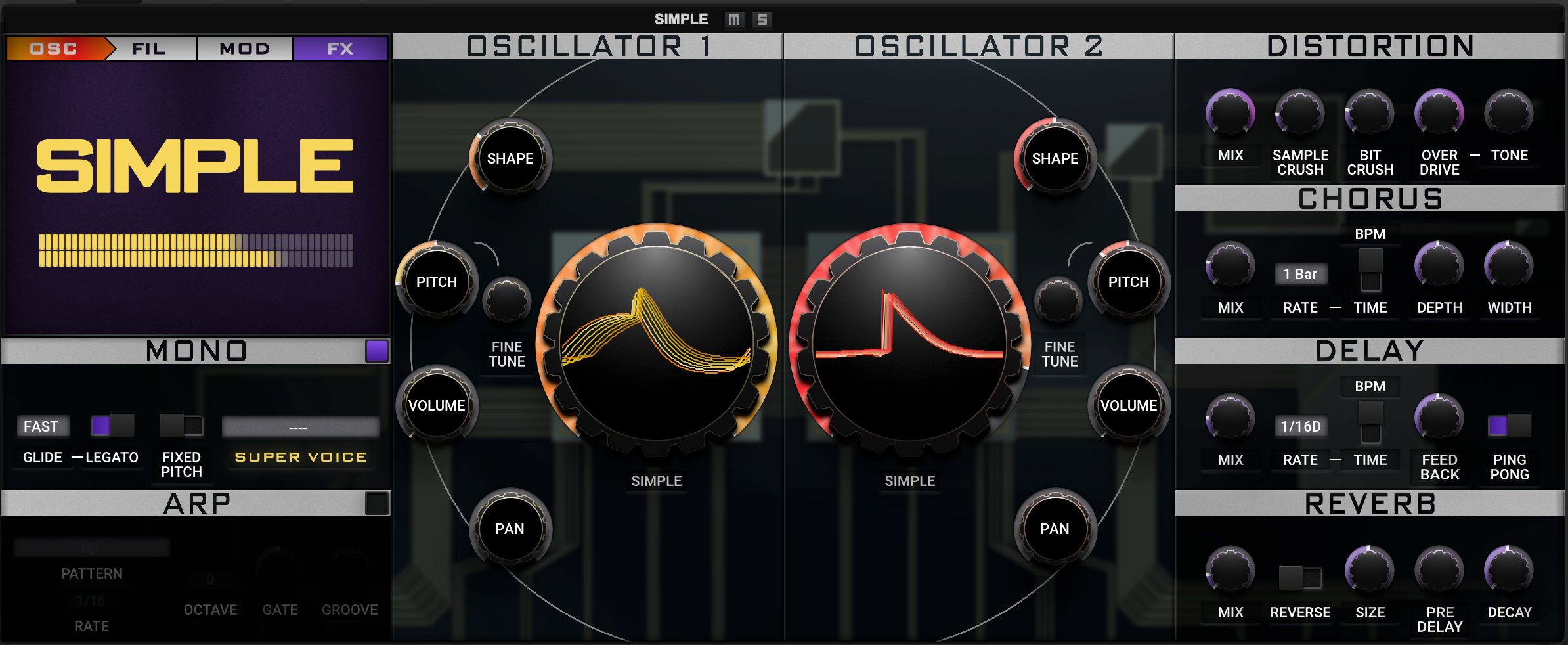Screen dimensions: 1568x645
Task: Open the Delay rate dropdown showing 1/16D
Action: (1301, 426)
